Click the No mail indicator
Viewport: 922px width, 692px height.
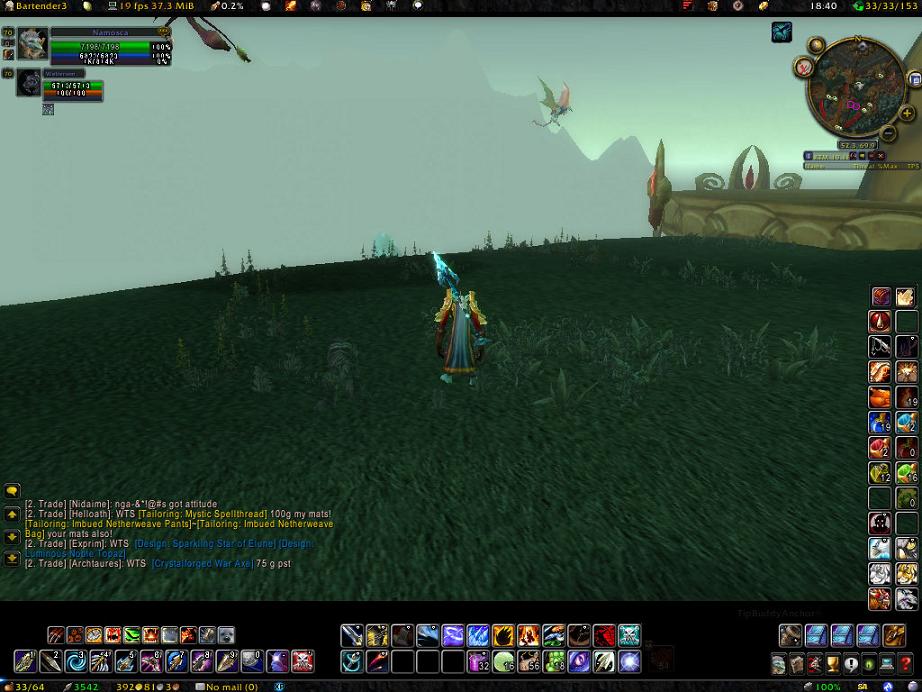pos(231,687)
